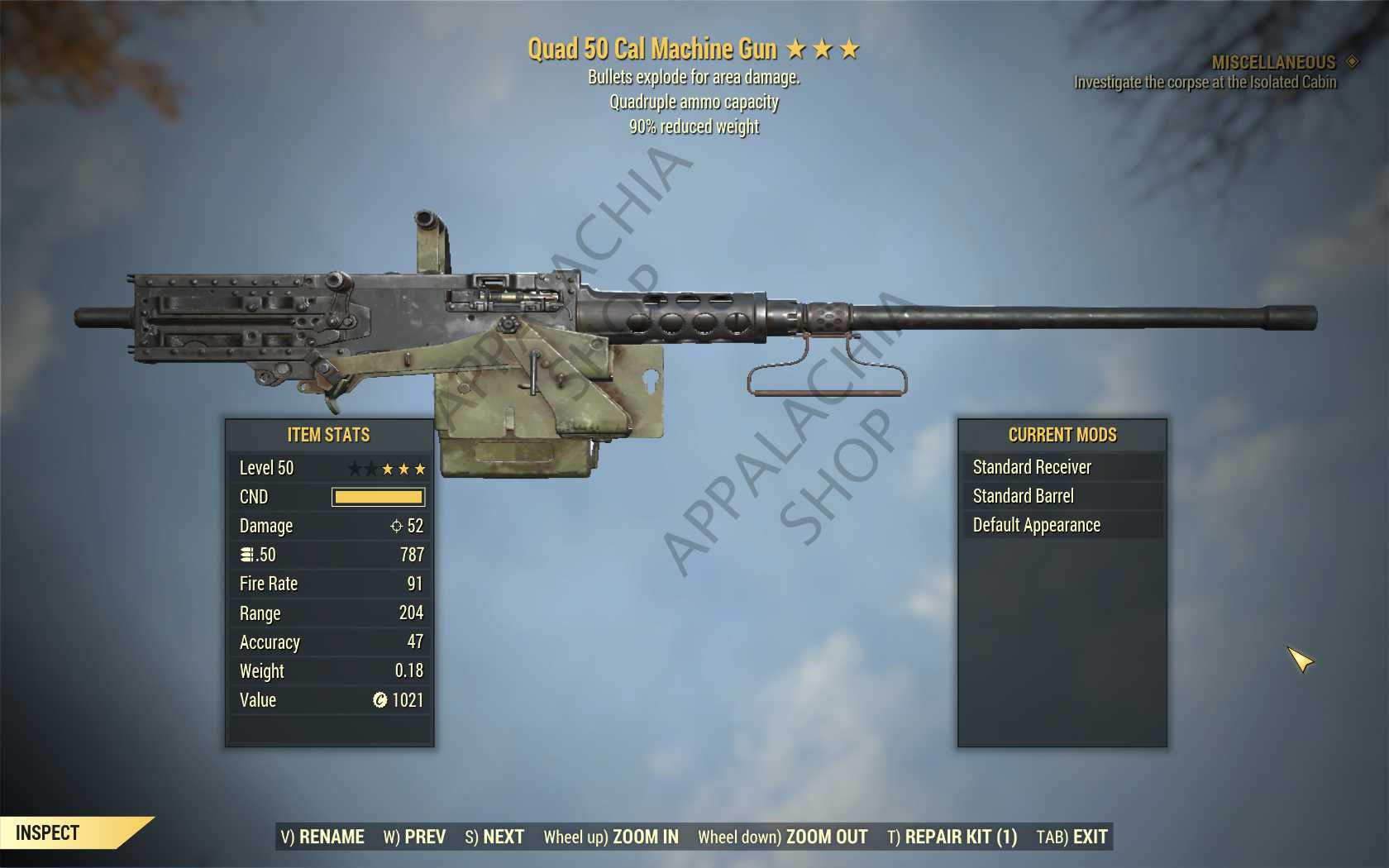
Task: Click ZOOM IN on the bottom bar
Action: coord(611,837)
